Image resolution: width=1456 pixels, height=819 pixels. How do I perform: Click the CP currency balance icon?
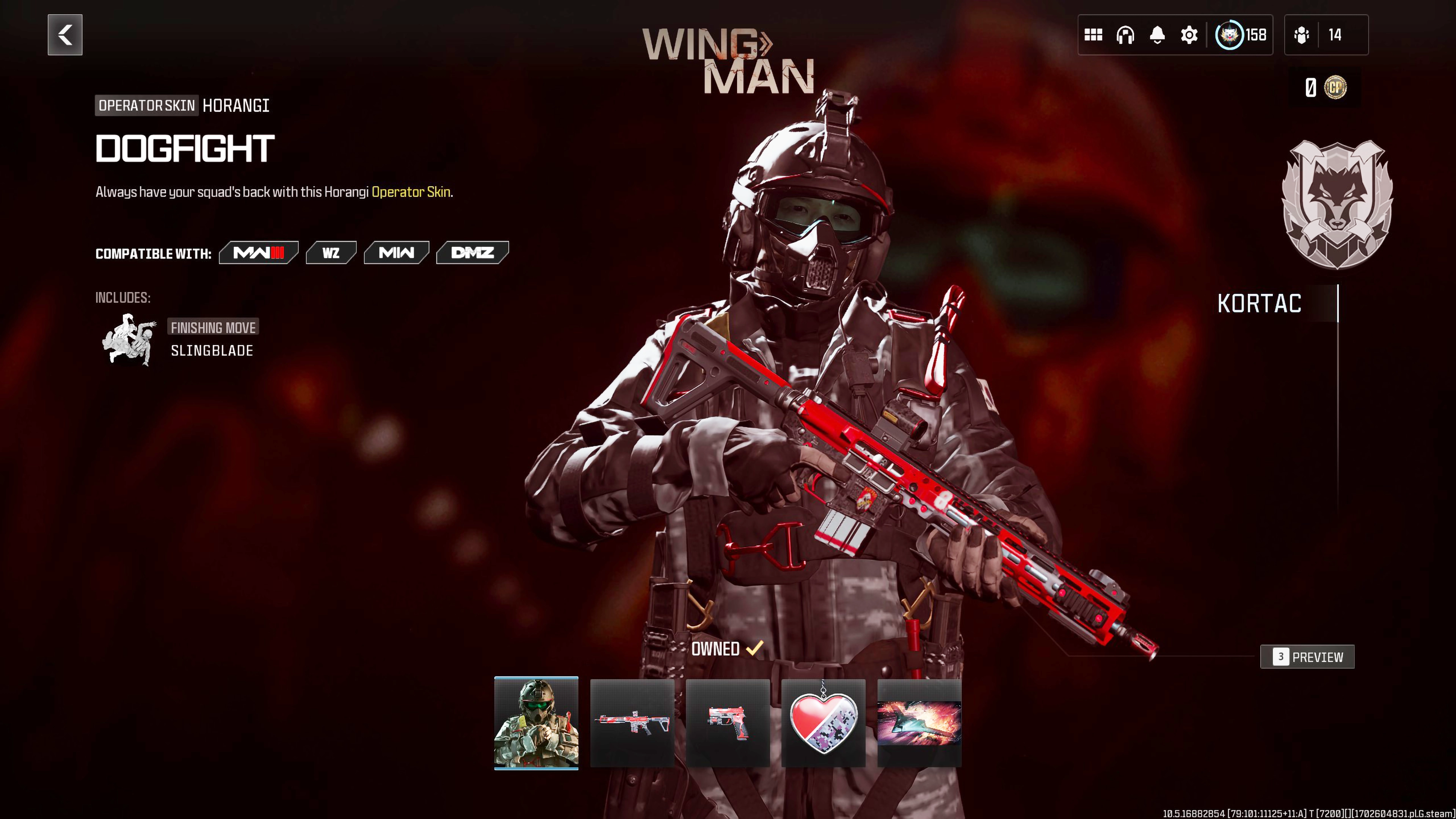1335,88
